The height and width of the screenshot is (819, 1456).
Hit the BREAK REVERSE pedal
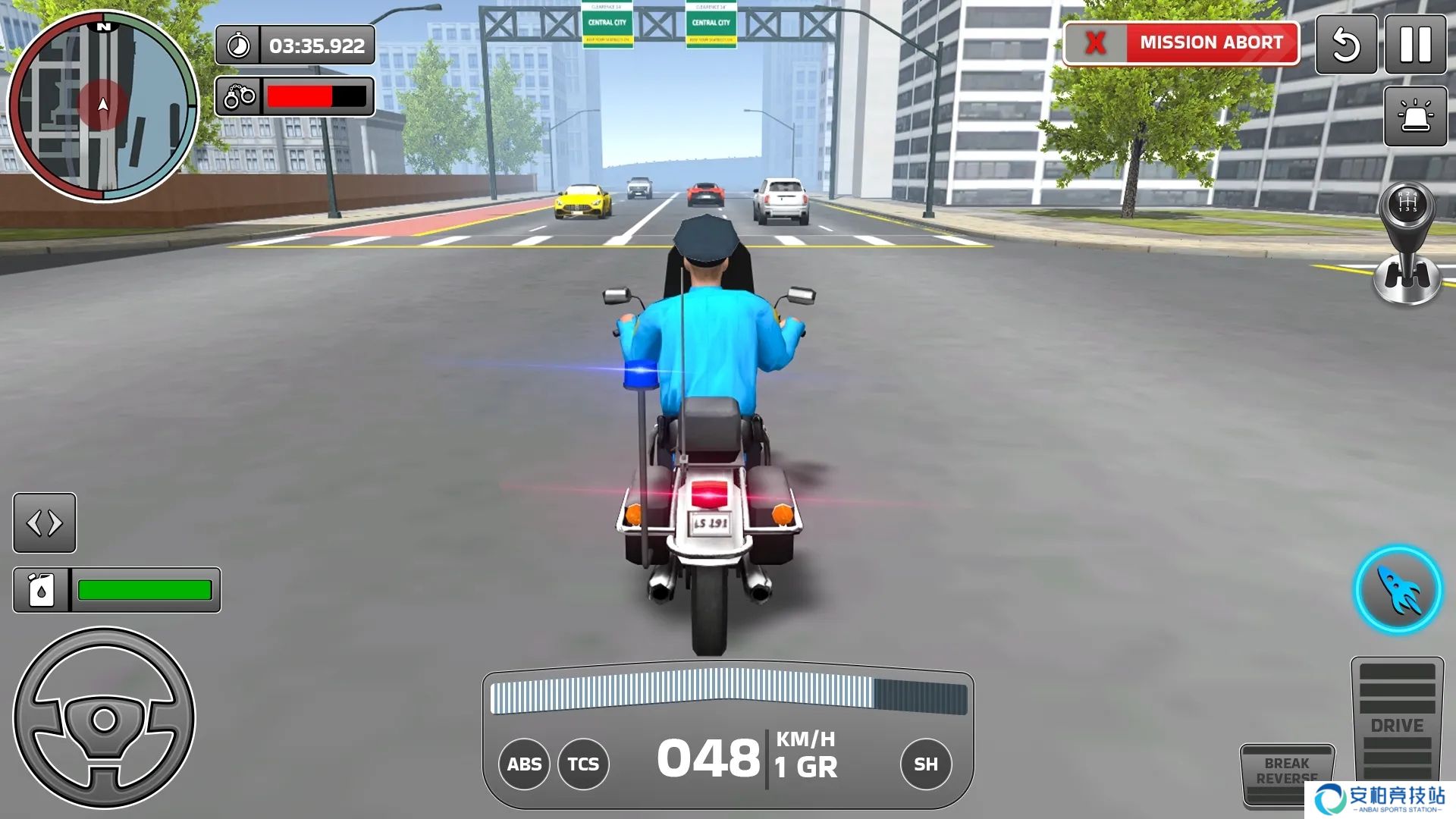click(x=1286, y=773)
